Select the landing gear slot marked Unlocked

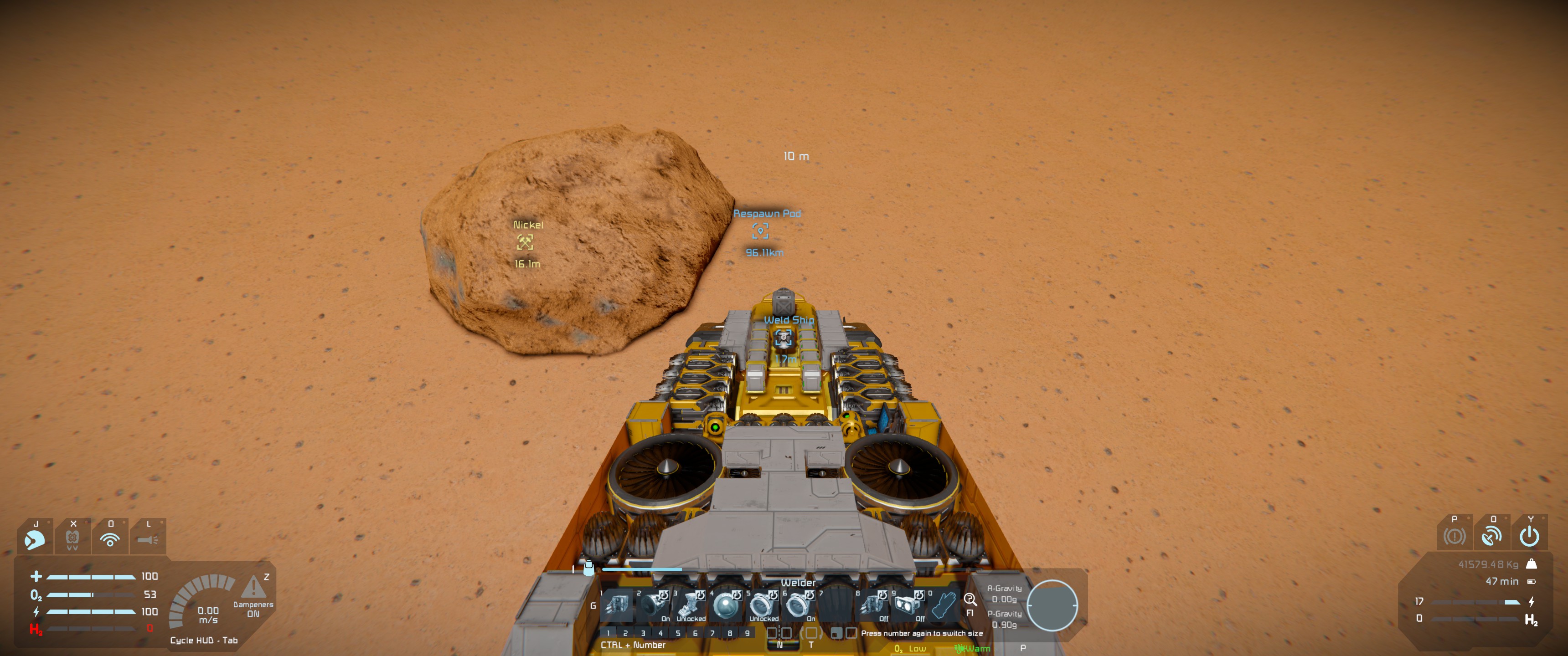(690, 605)
